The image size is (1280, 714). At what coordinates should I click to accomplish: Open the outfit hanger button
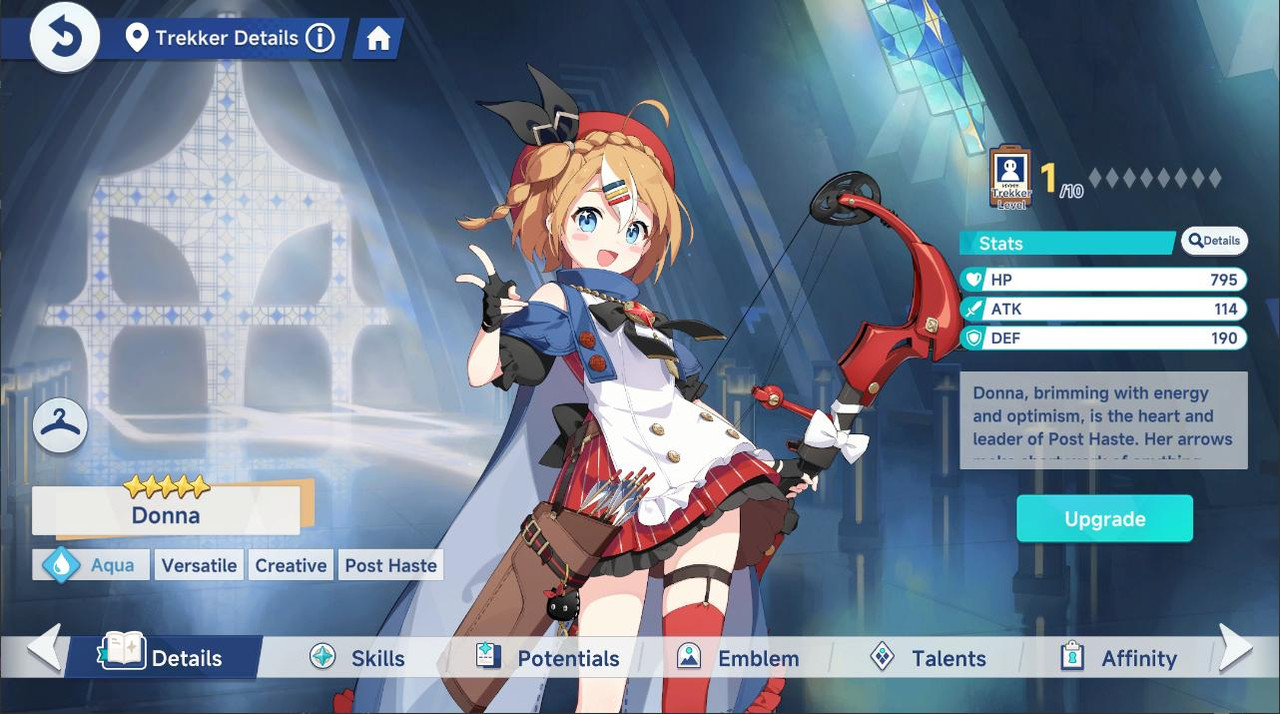pos(61,426)
